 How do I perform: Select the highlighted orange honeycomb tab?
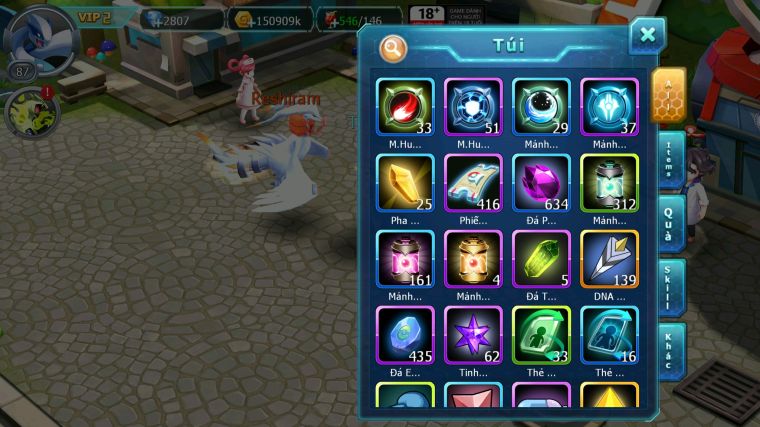(668, 95)
